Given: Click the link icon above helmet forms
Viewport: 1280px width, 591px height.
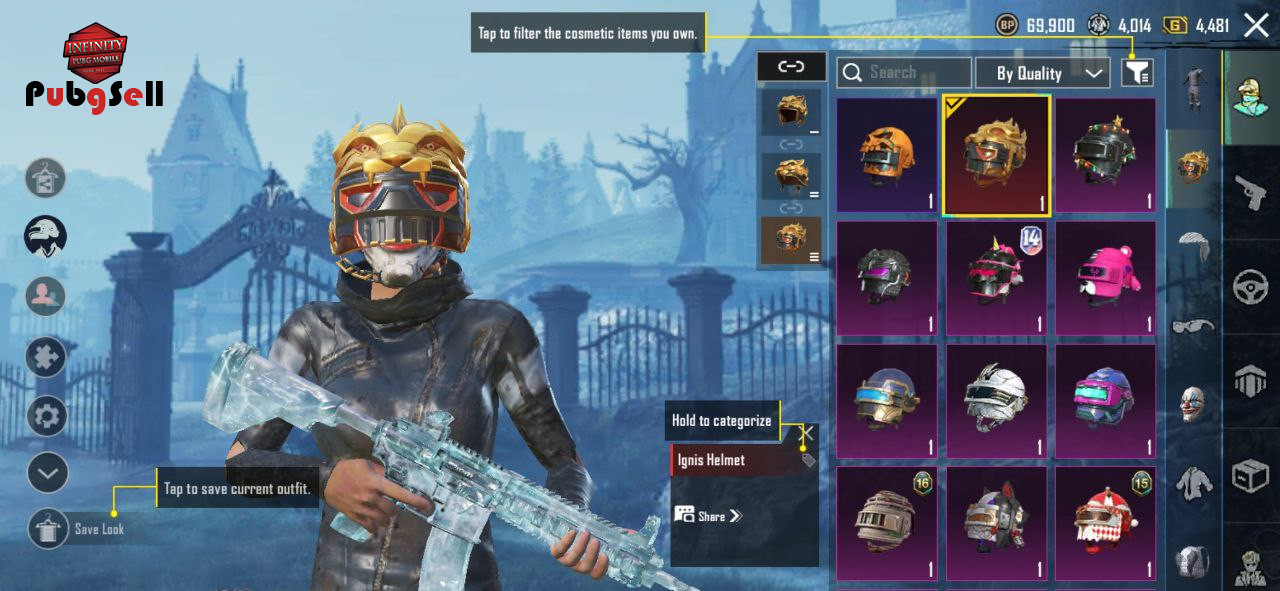Looking at the screenshot, I should [791, 67].
